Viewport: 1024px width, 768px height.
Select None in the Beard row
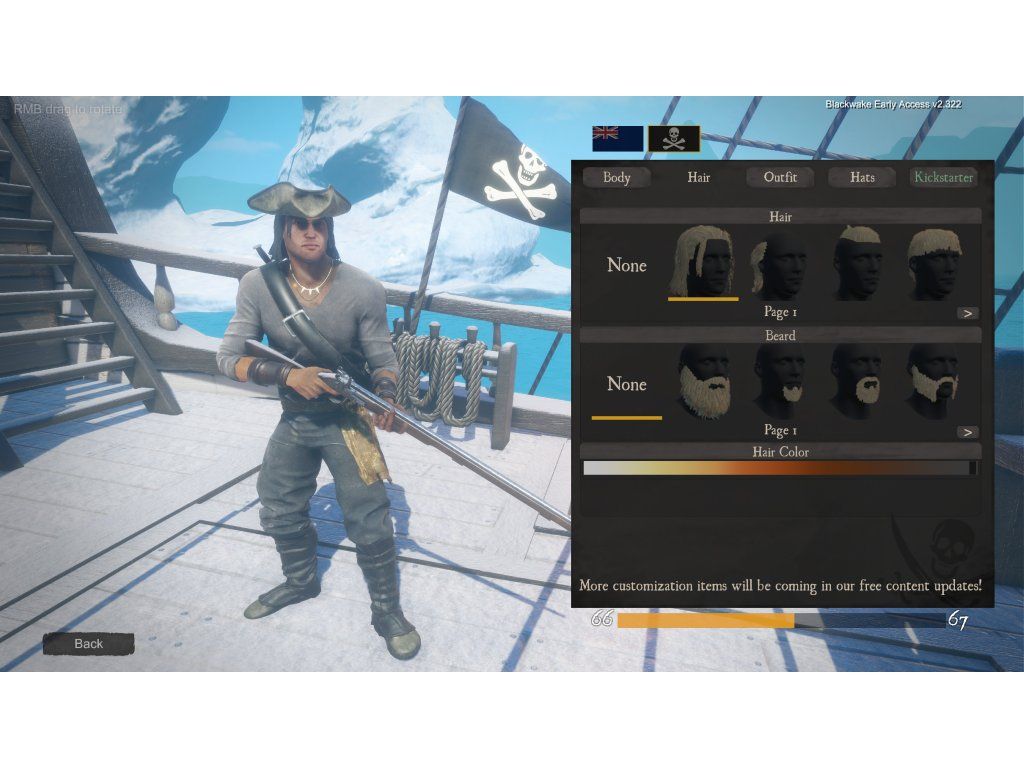point(627,385)
